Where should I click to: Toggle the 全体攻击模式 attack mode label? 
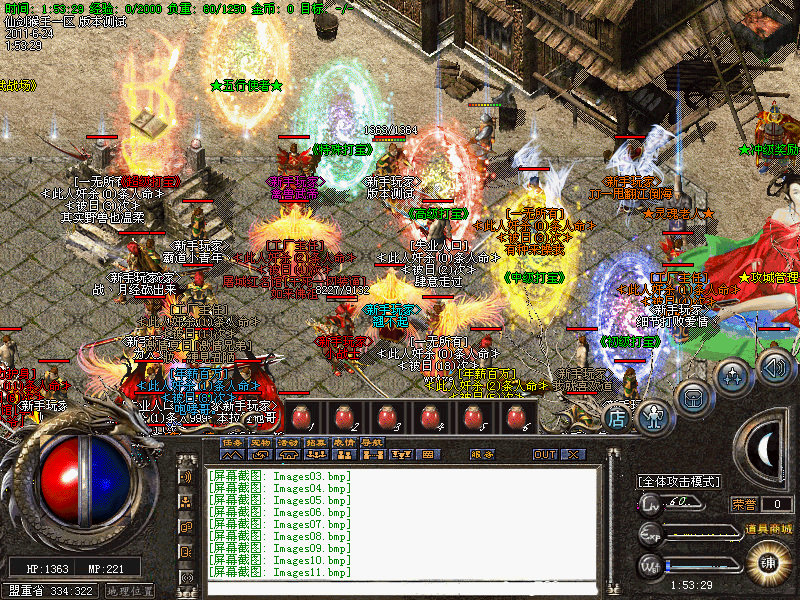[x=680, y=481]
